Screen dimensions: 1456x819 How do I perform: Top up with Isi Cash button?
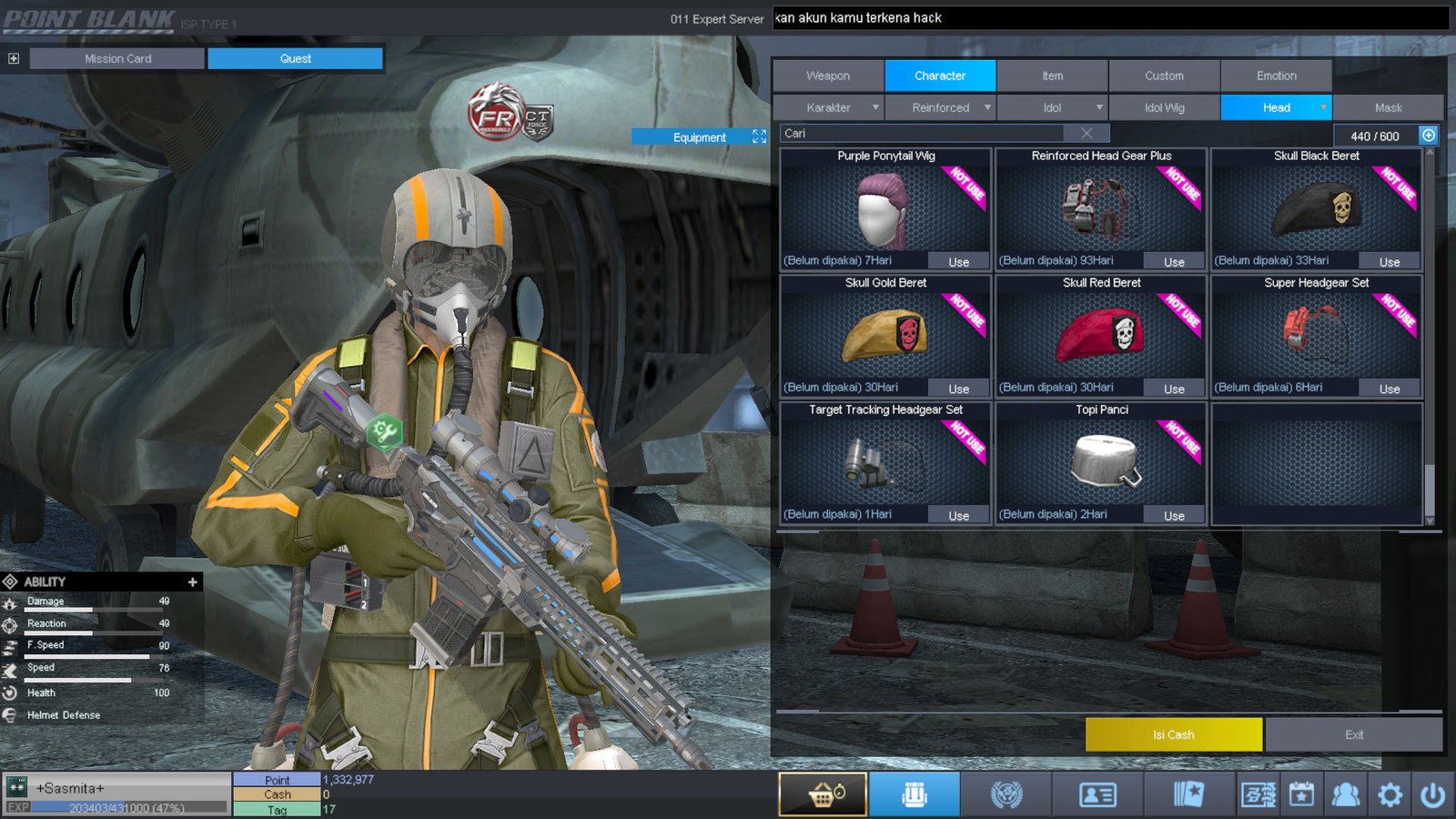coord(1173,734)
